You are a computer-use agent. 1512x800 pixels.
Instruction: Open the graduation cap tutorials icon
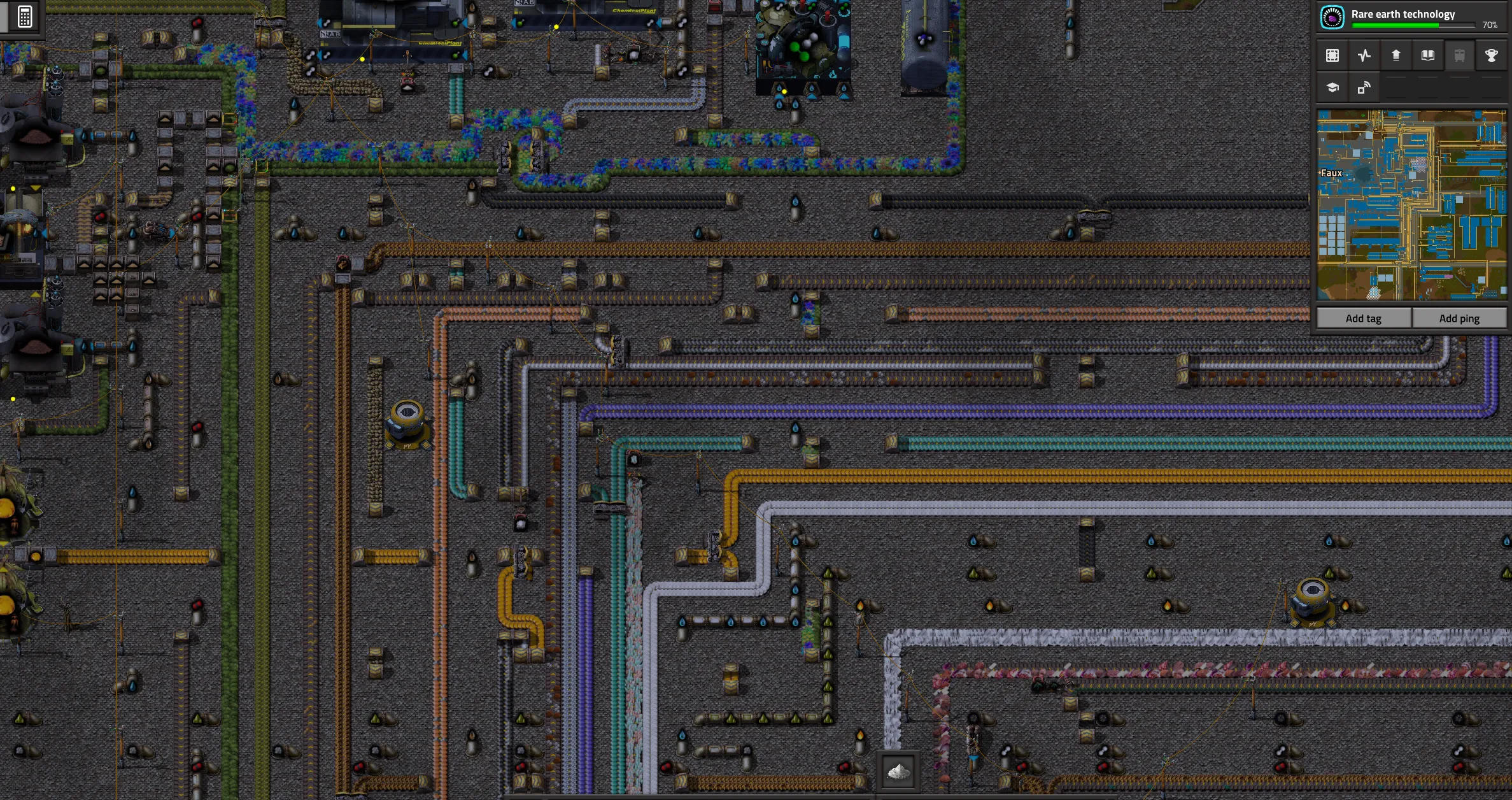pos(1332,88)
